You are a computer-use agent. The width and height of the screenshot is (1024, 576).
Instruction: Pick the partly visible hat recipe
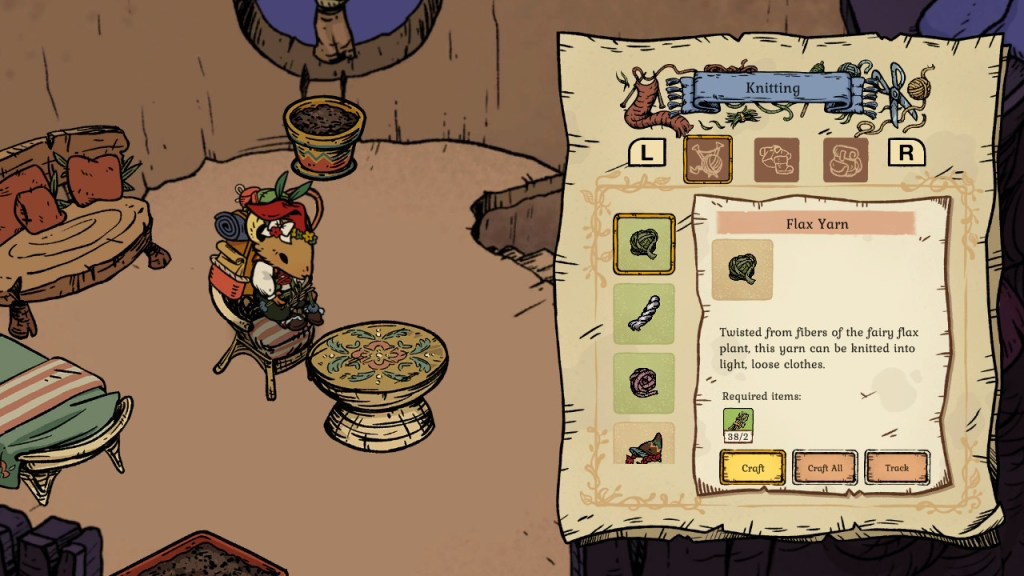point(643,444)
